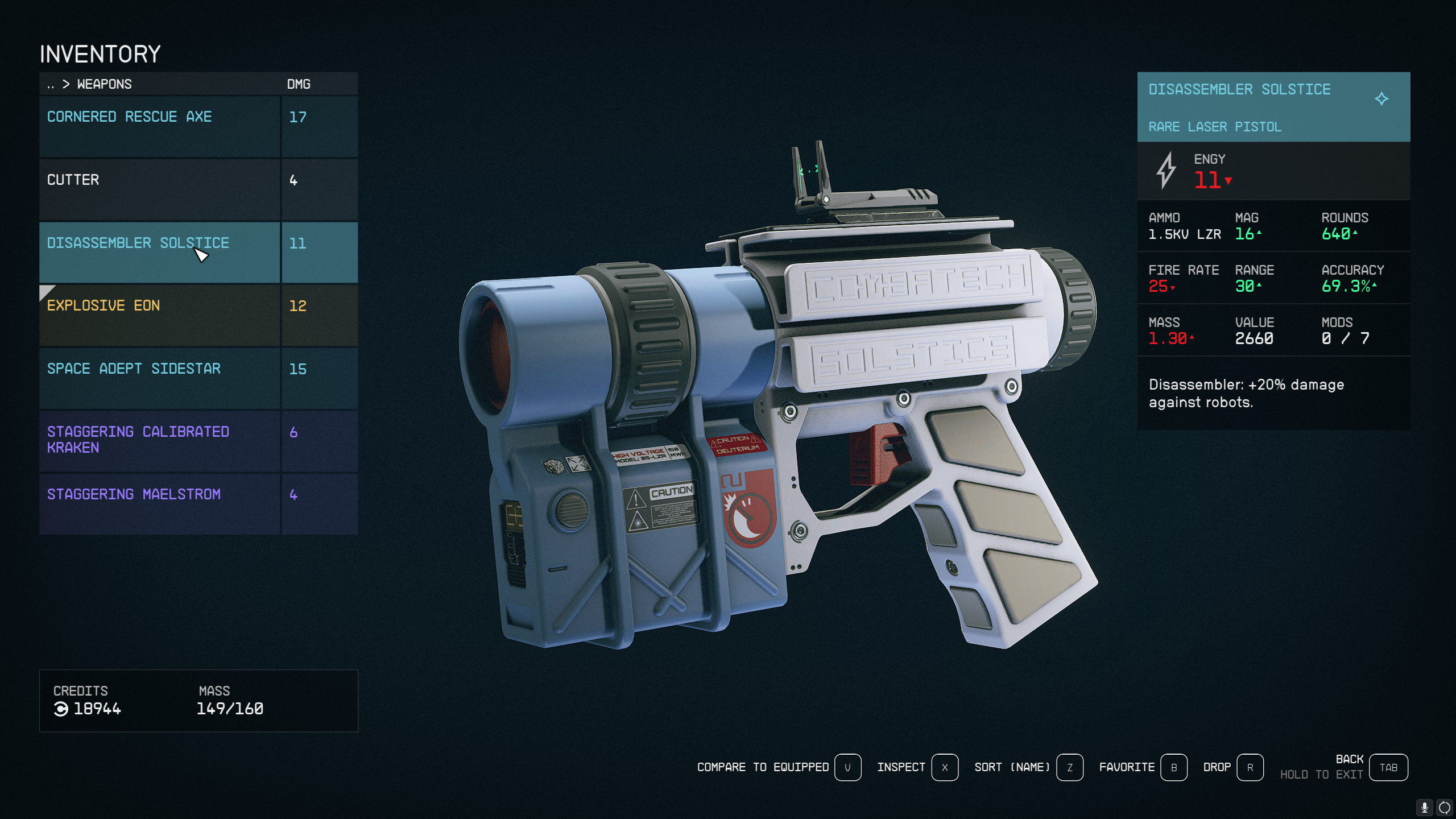Choose the Cutter weapon entry
This screenshot has height=819, width=1456.
pos(159,189)
